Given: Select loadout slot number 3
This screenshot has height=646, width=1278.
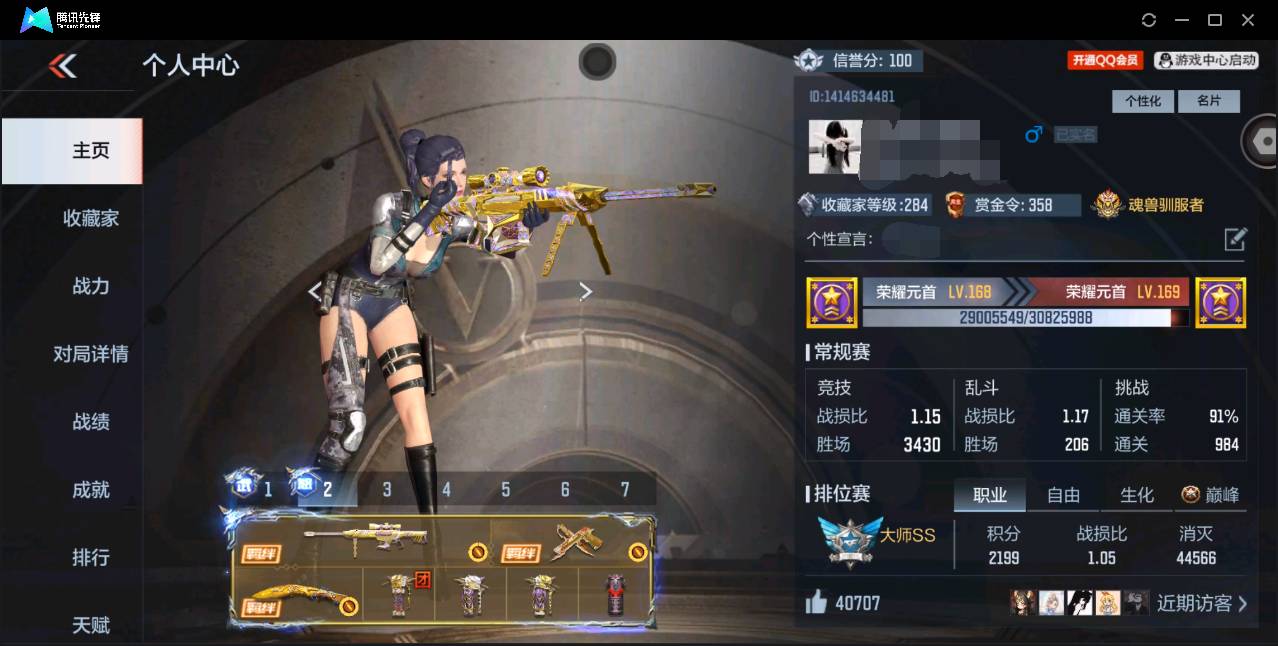Looking at the screenshot, I should point(387,489).
